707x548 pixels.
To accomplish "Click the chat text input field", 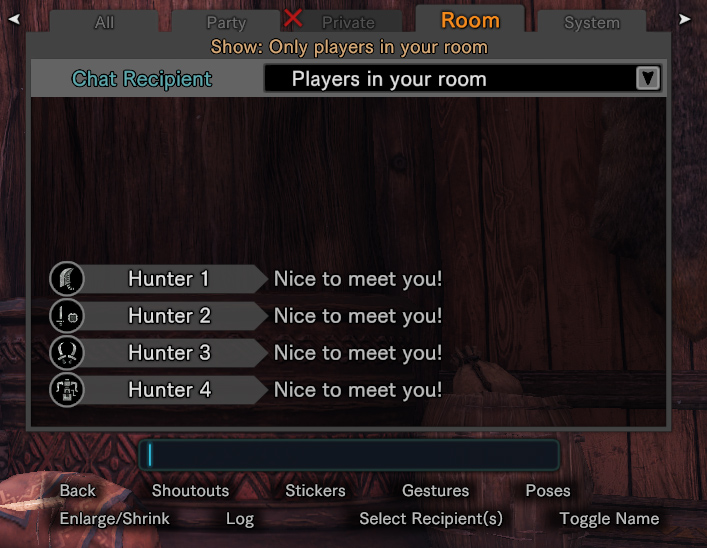I will click(x=348, y=455).
